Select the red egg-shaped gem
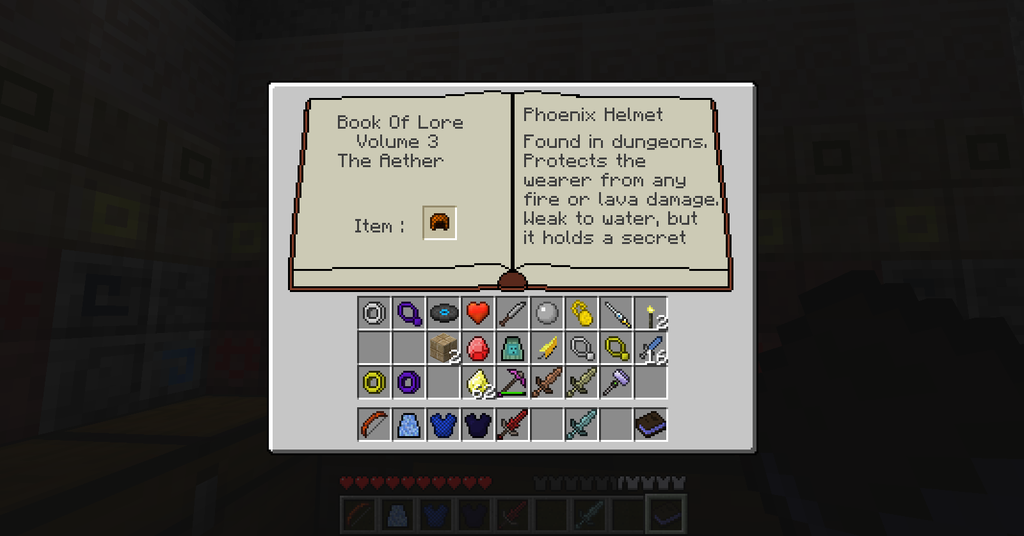Image resolution: width=1024 pixels, height=536 pixels. pyautogui.click(x=479, y=347)
